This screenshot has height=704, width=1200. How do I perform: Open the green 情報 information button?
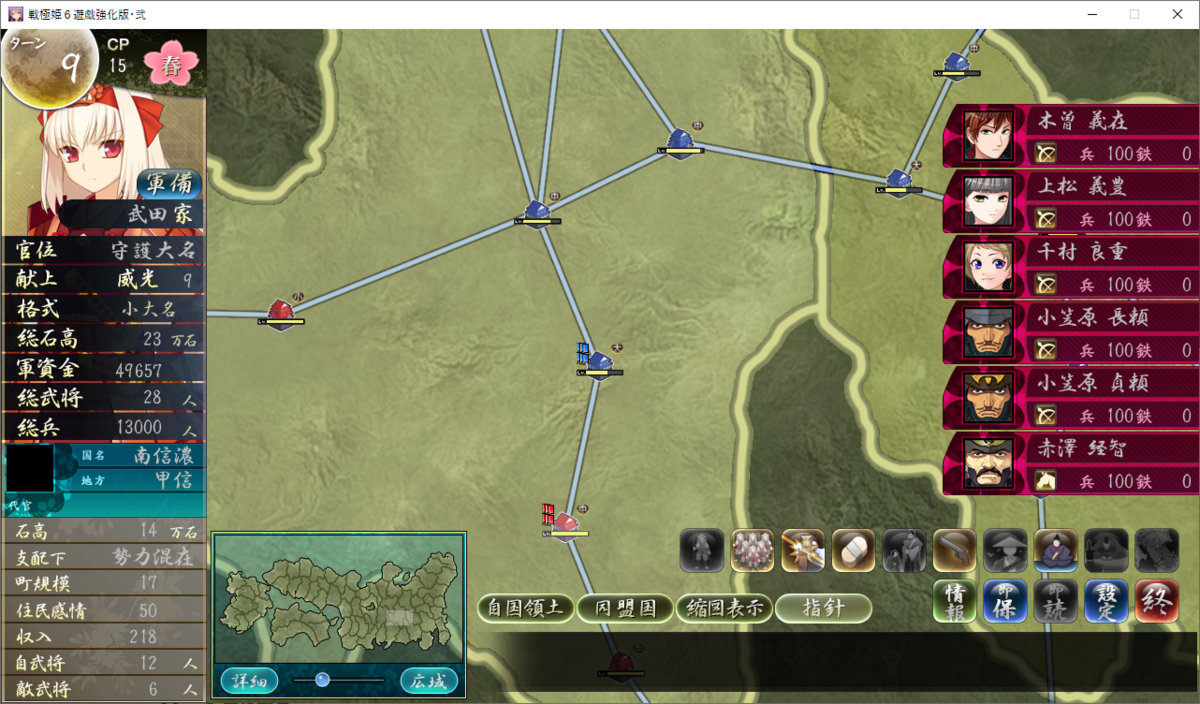pos(955,601)
